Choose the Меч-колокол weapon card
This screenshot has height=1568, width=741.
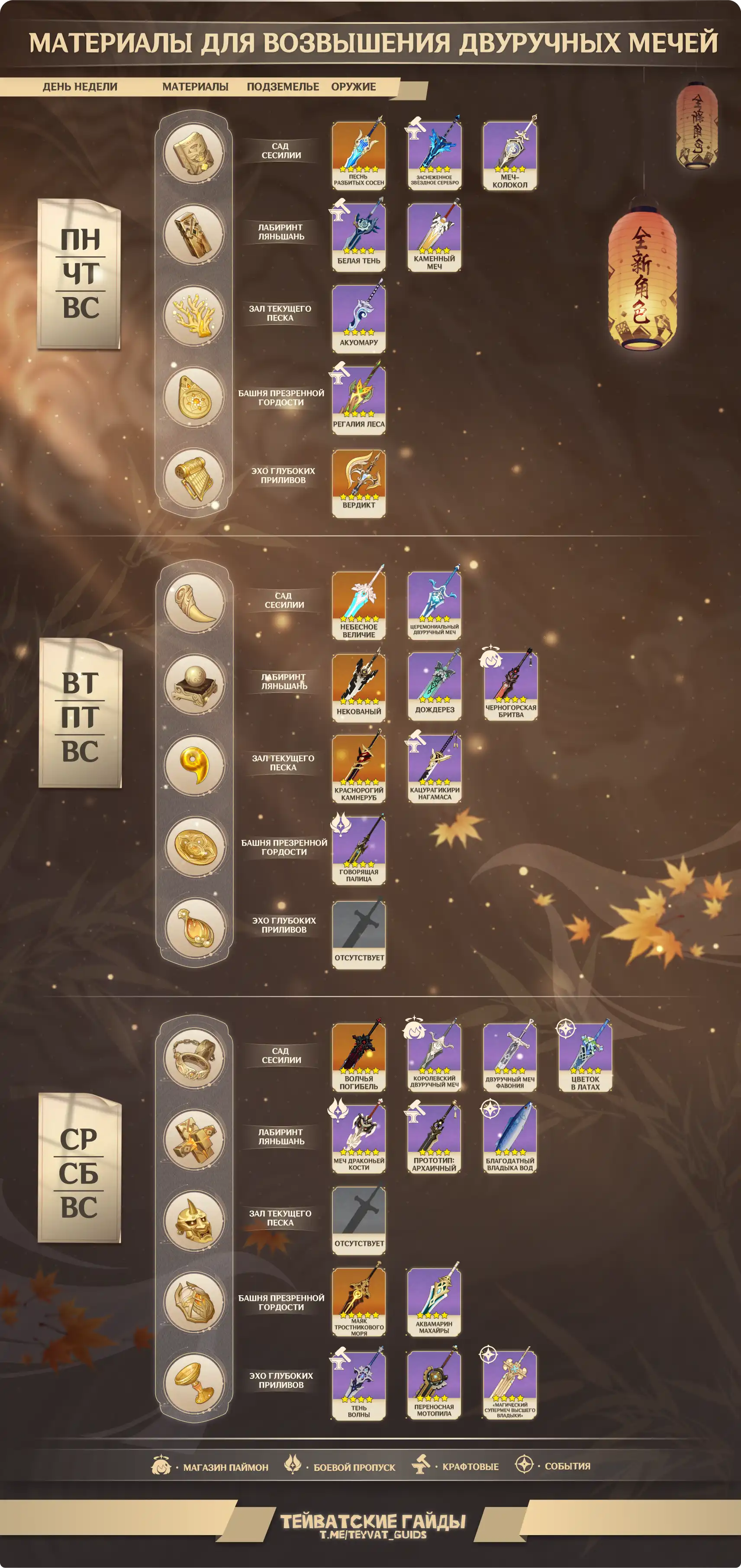tap(510, 155)
